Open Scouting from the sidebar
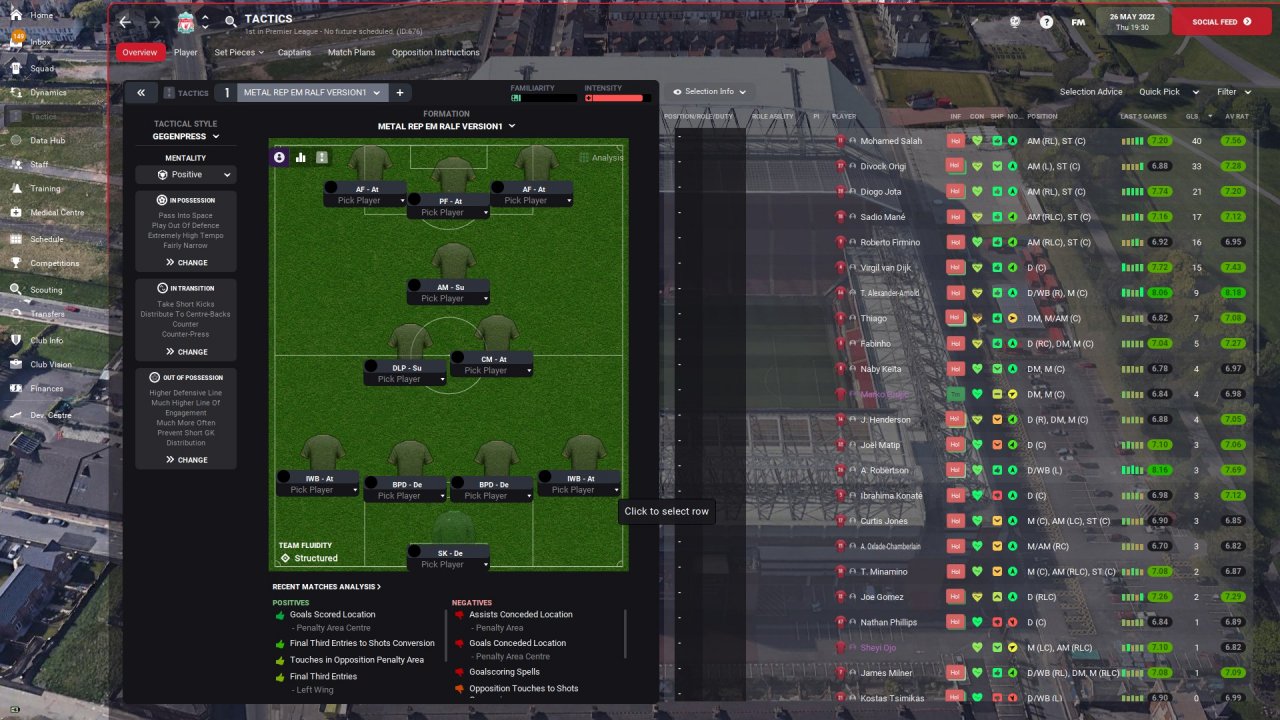The width and height of the screenshot is (1280, 720). (46, 290)
